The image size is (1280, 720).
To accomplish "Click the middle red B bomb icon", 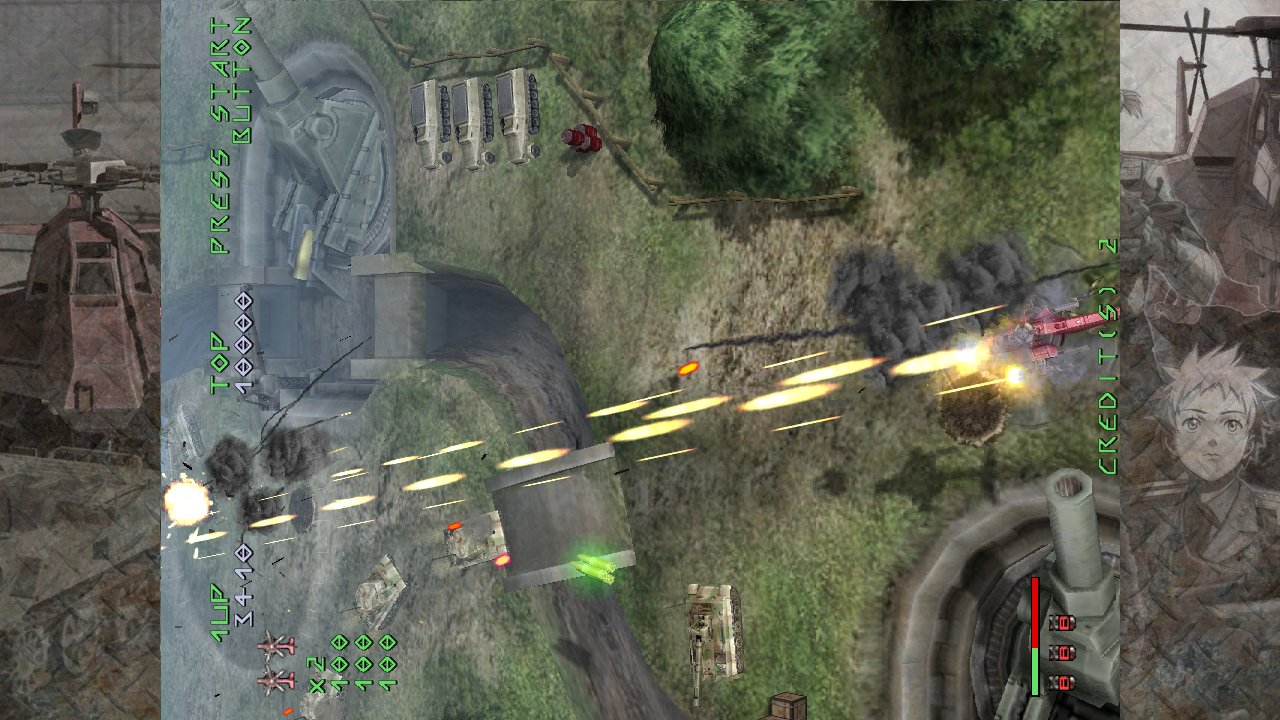I will 1063,654.
